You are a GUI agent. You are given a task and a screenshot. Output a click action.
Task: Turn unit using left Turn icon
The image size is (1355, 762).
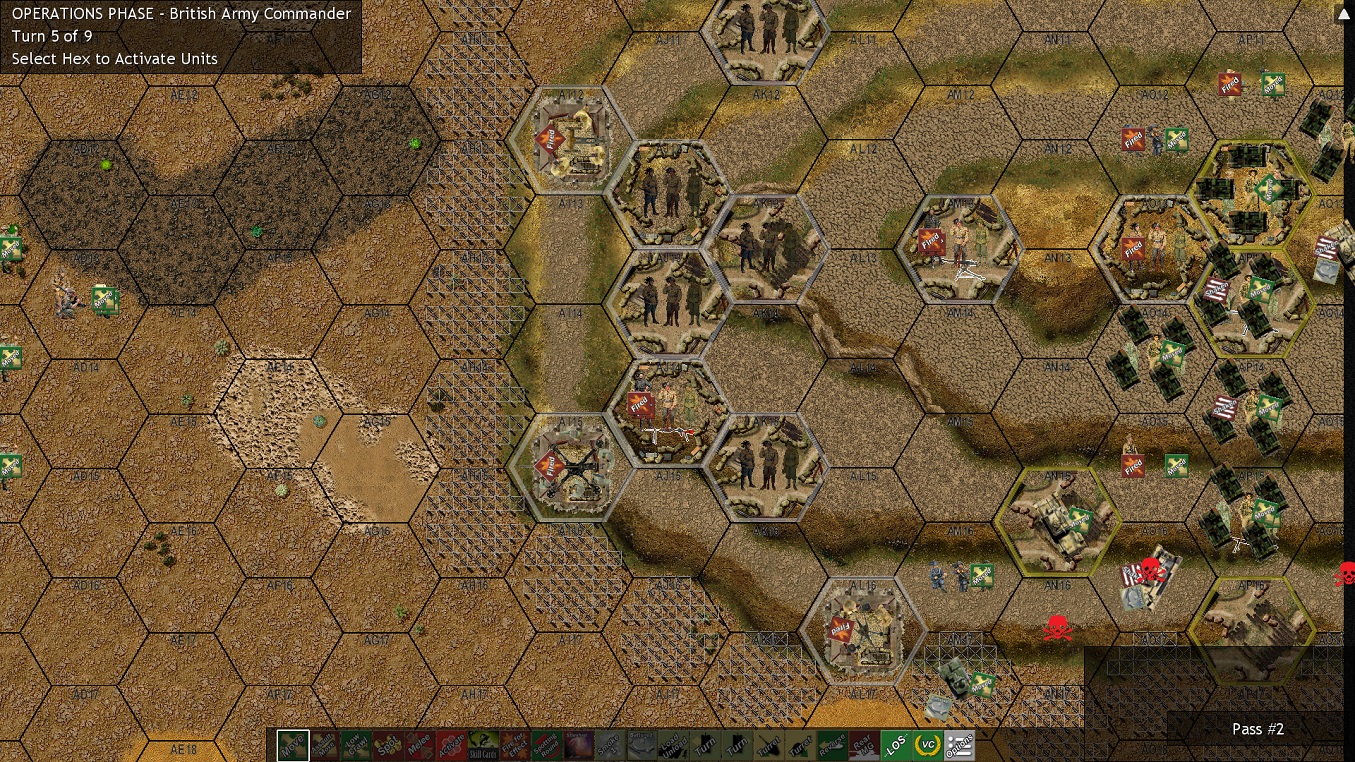(x=705, y=746)
